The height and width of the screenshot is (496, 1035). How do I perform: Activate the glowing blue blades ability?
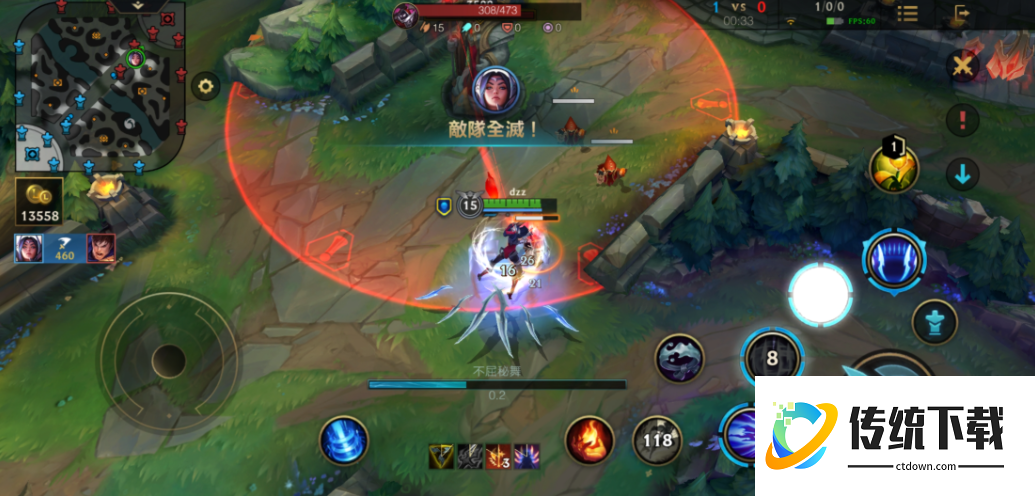(894, 257)
